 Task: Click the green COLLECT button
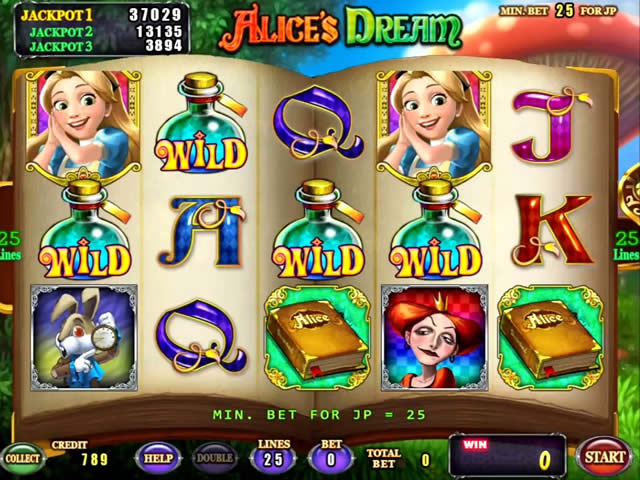[23, 458]
